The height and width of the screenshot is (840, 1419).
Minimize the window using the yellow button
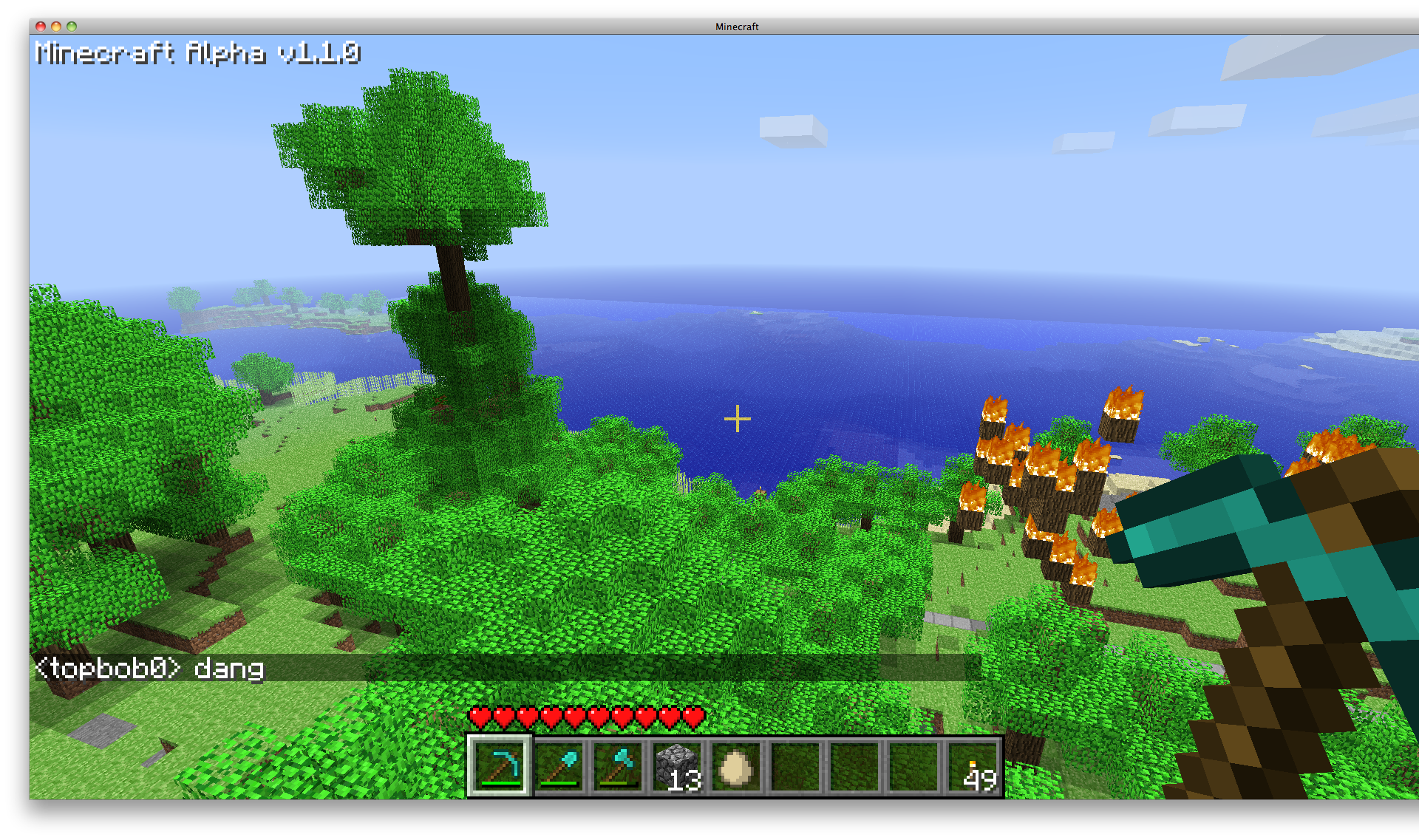click(56, 27)
